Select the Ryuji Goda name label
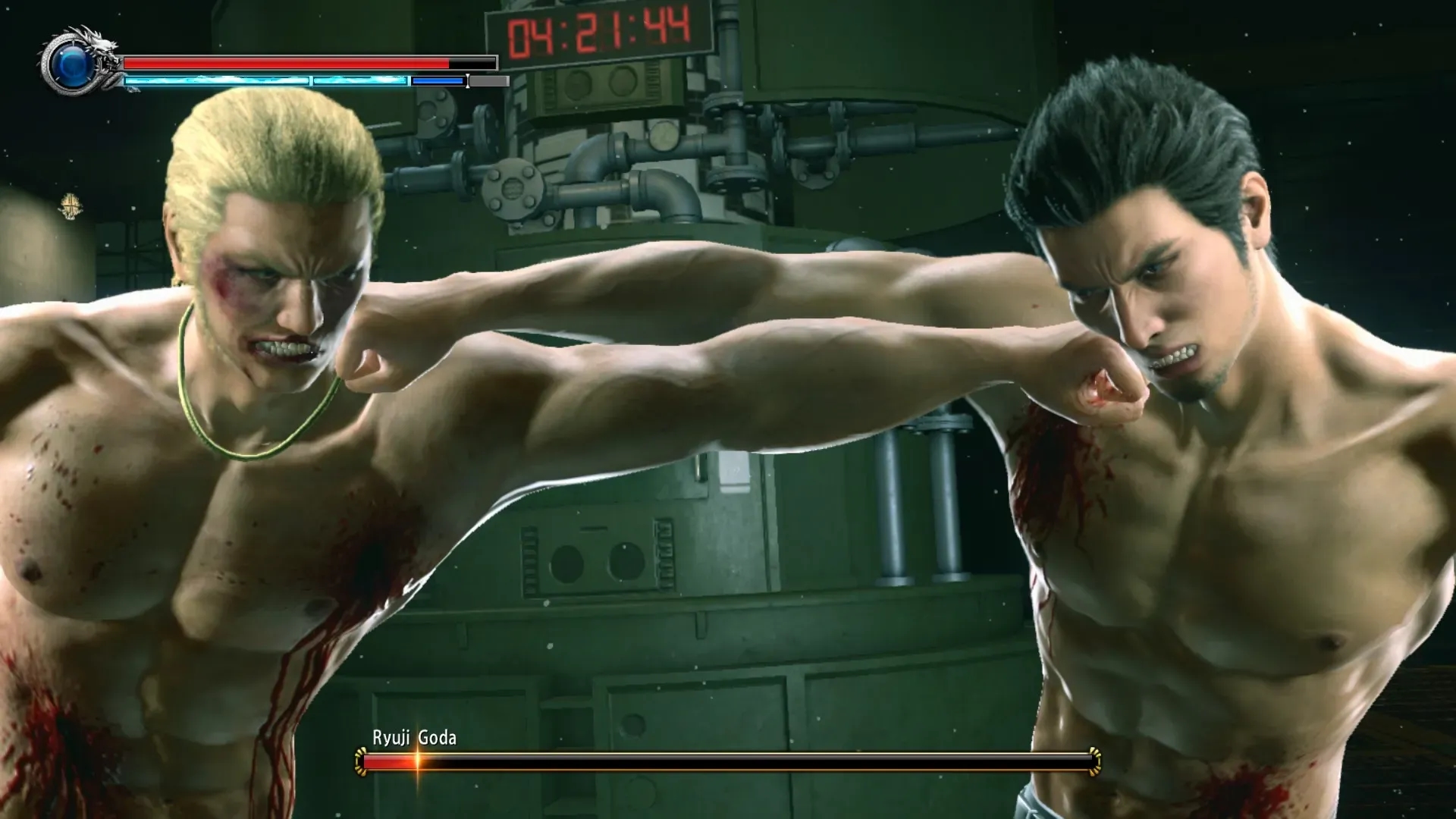Screen dimensions: 1456x819 point(413,736)
